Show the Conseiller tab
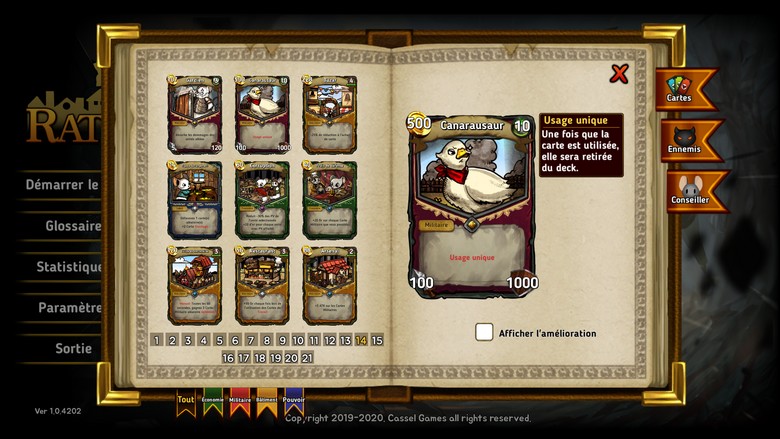This screenshot has width=780, height=439. tap(689, 190)
